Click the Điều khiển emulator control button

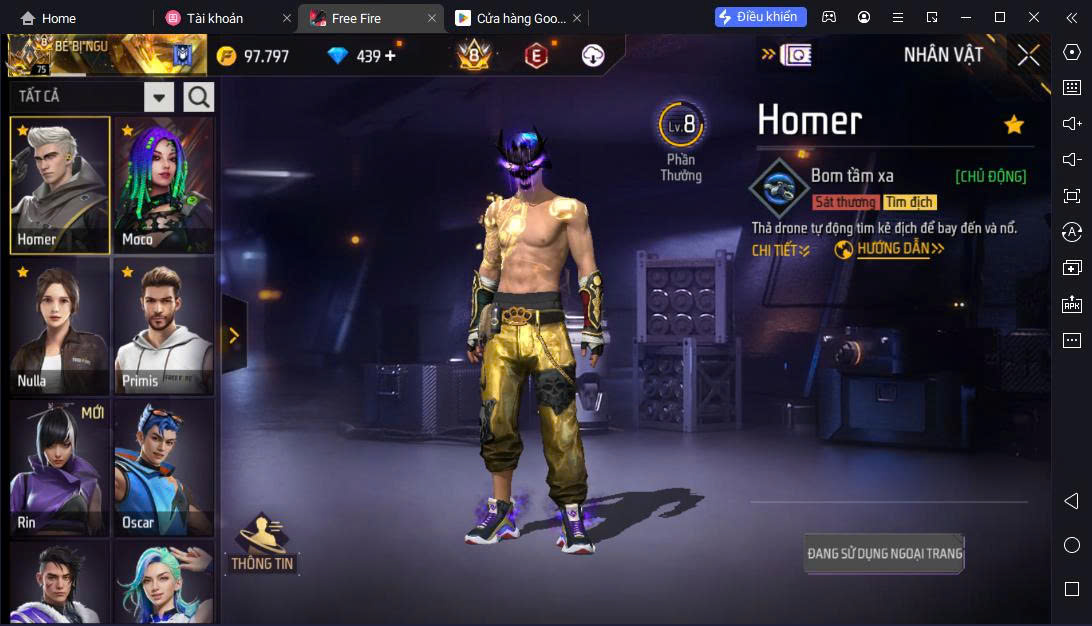pos(761,17)
